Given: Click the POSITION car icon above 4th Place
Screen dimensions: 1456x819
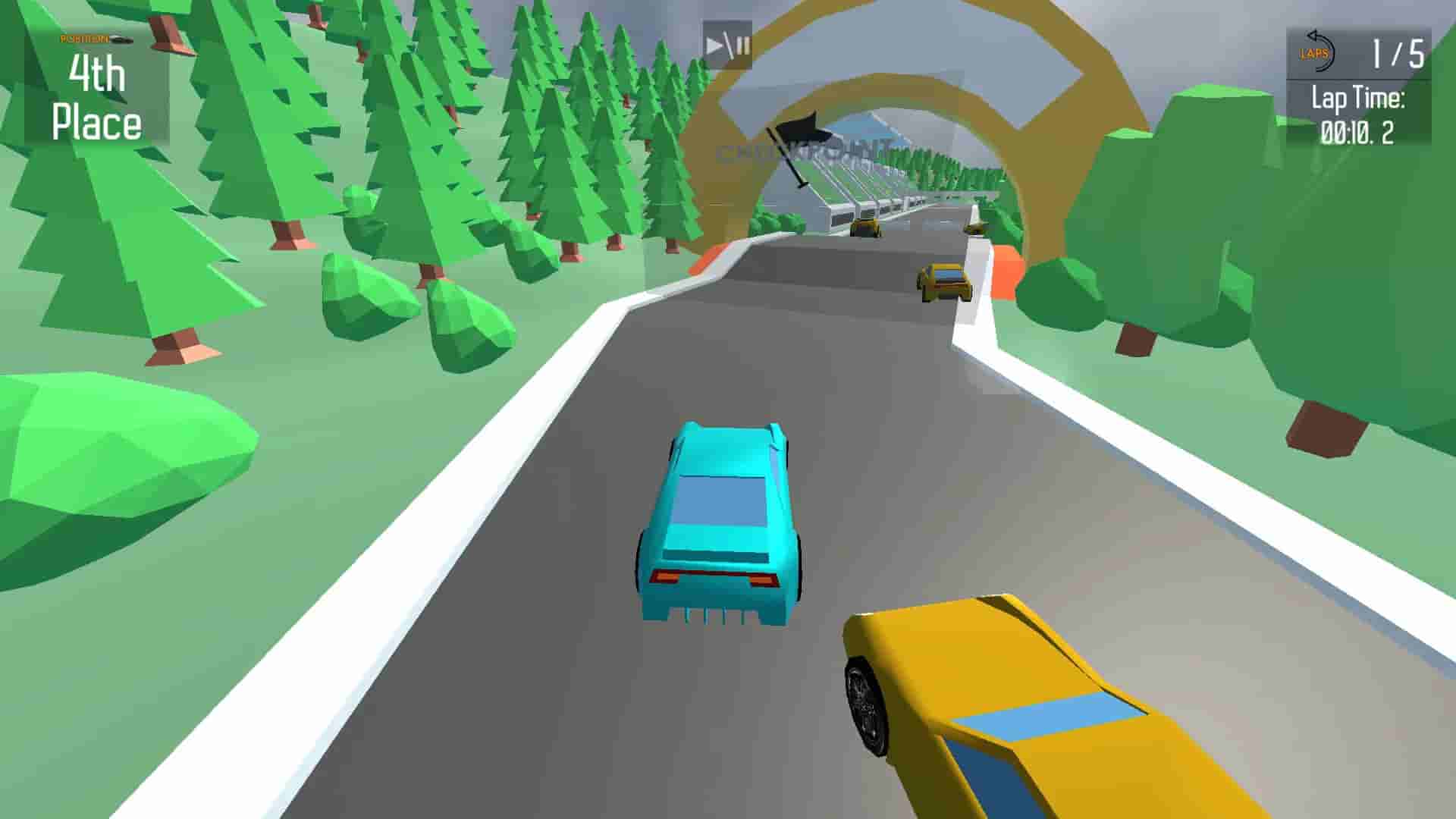Looking at the screenshot, I should [x=121, y=39].
